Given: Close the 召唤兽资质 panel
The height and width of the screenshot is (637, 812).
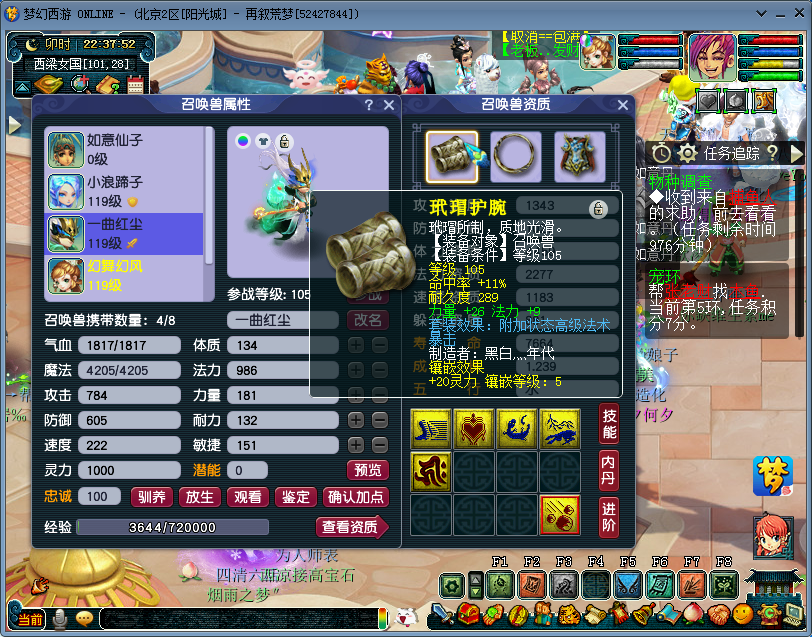Looking at the screenshot, I should [623, 105].
